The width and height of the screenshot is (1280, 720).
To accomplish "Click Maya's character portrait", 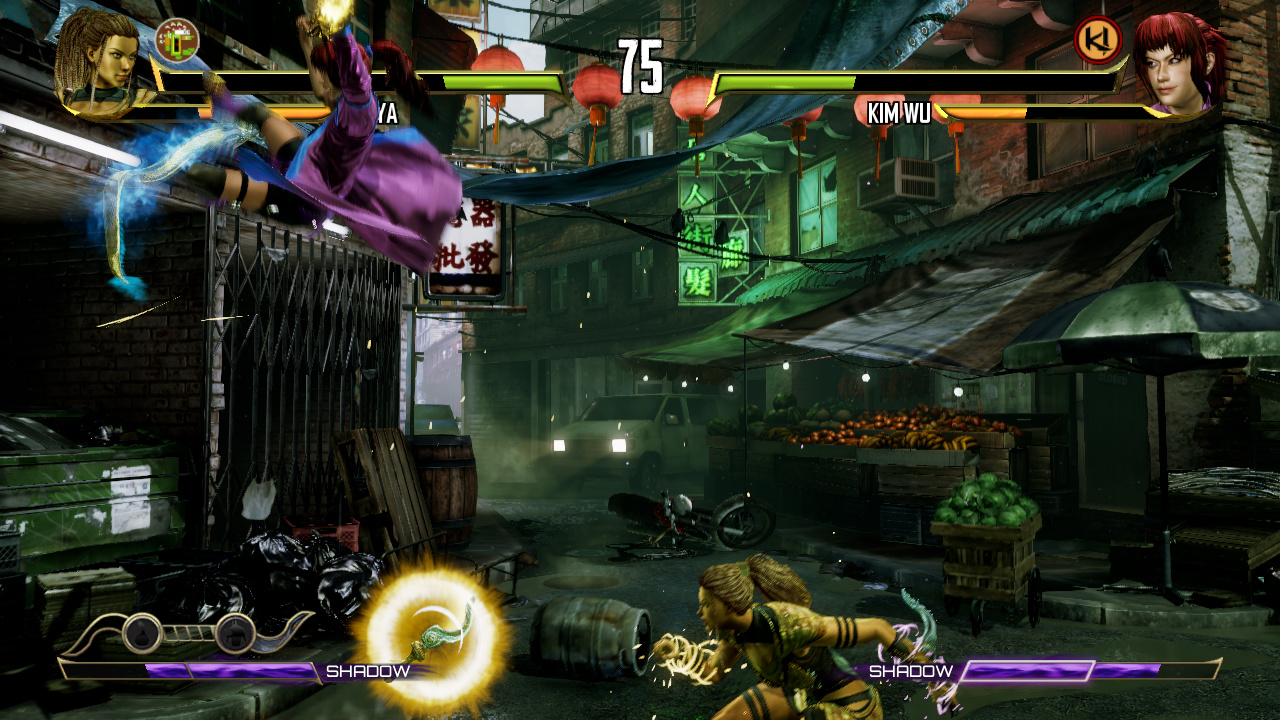I will point(98,60).
